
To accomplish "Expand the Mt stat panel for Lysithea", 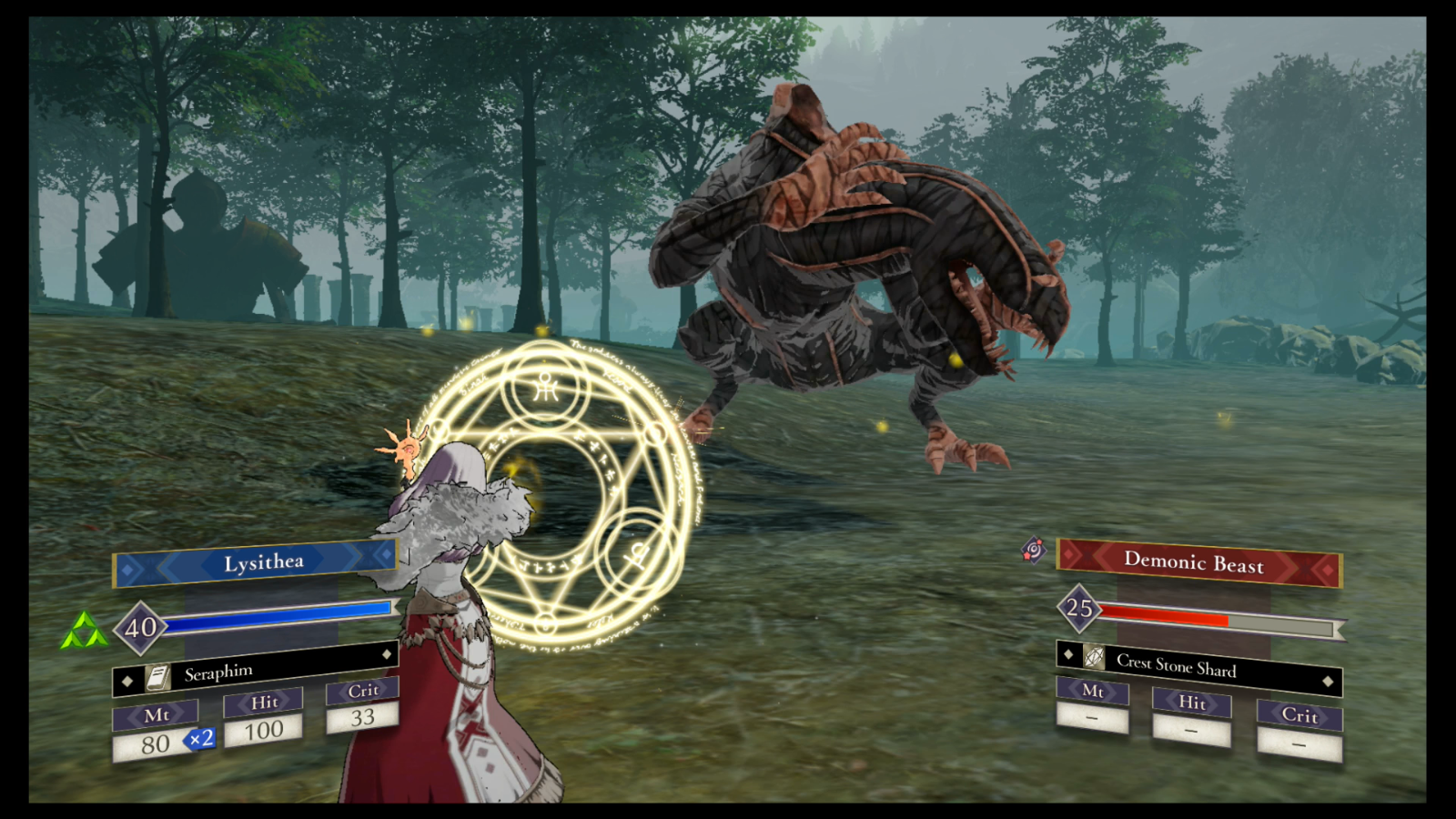I will [158, 716].
